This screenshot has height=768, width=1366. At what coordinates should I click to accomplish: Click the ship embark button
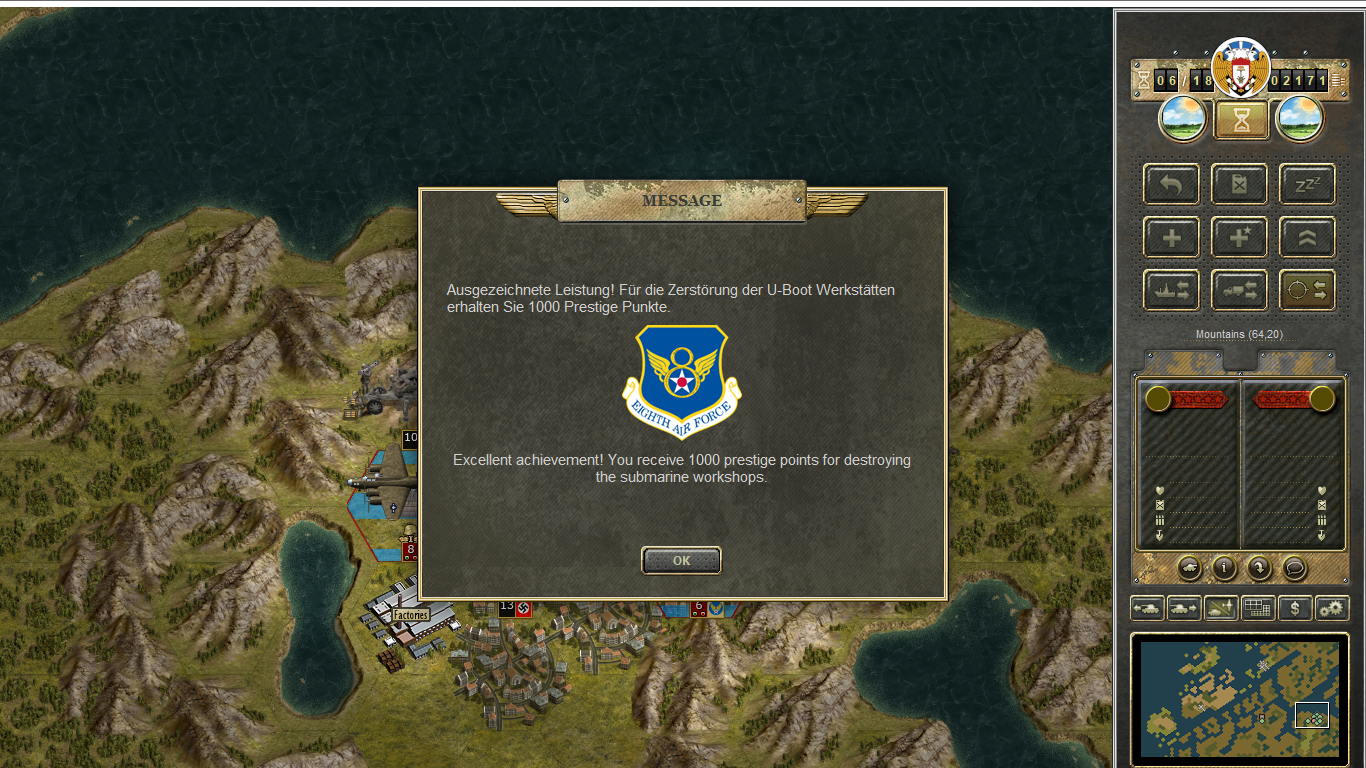tap(1171, 290)
